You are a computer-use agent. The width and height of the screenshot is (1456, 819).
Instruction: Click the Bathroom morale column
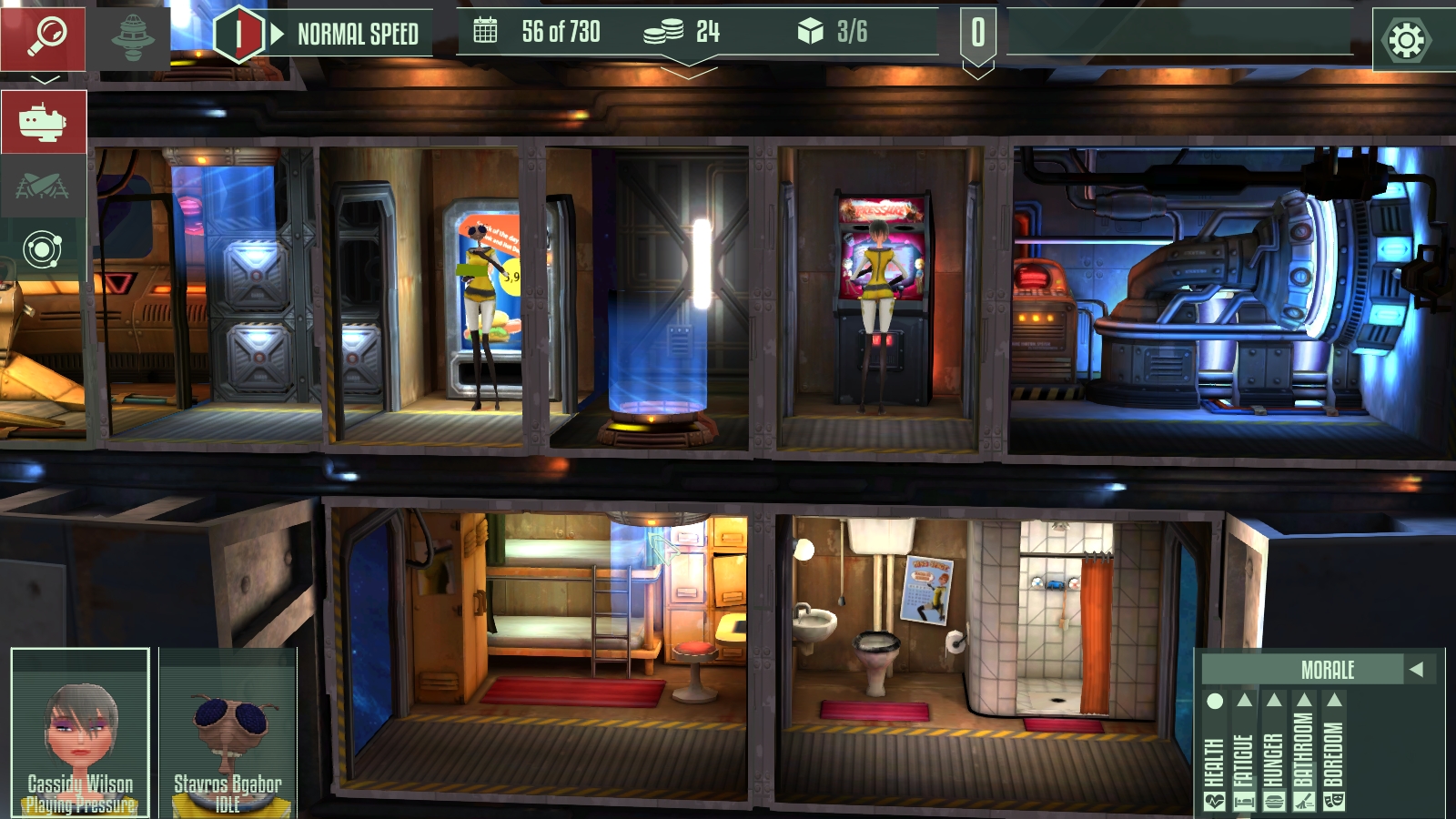click(1304, 751)
